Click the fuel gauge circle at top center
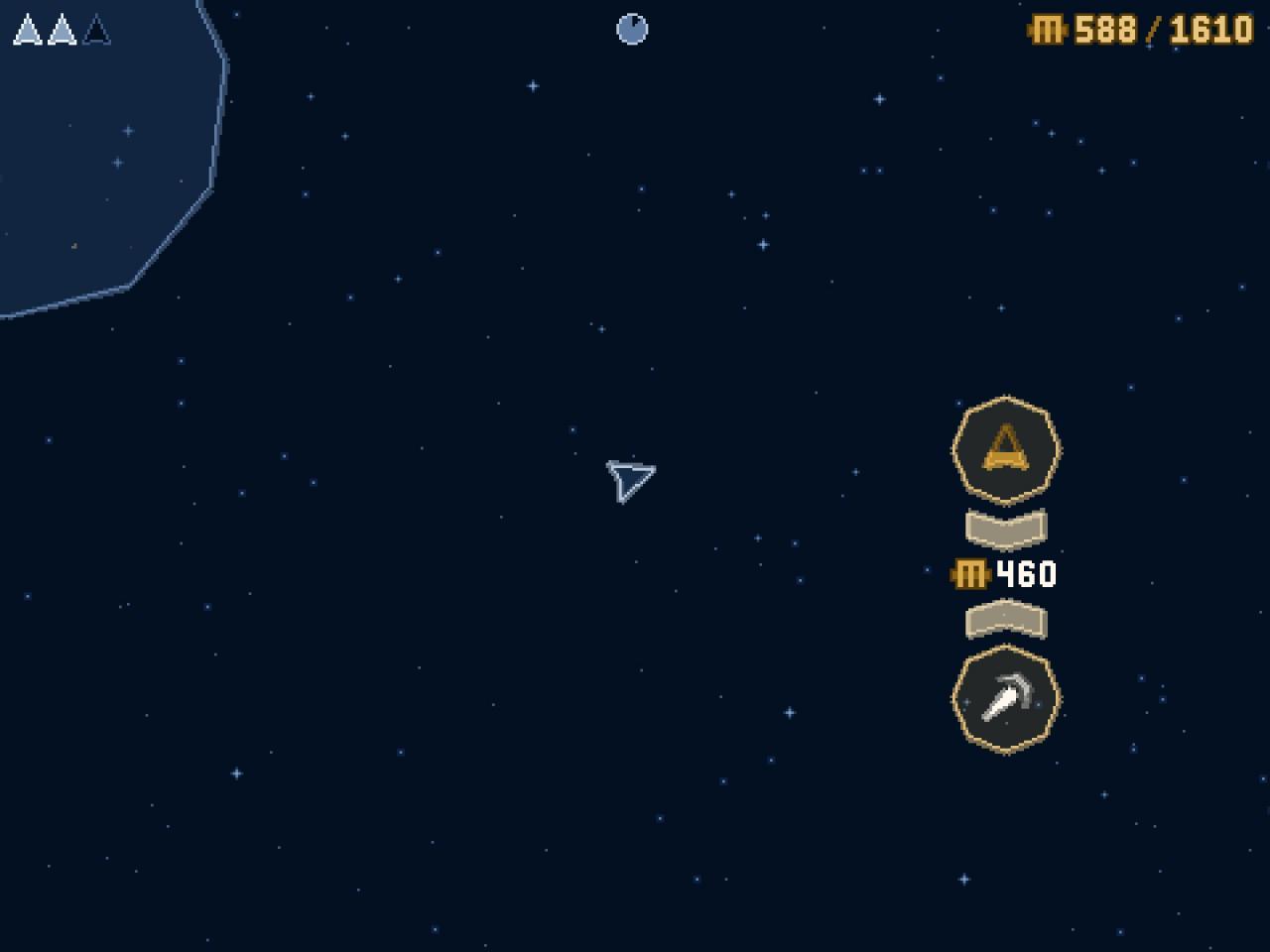1270x952 pixels. click(631, 30)
